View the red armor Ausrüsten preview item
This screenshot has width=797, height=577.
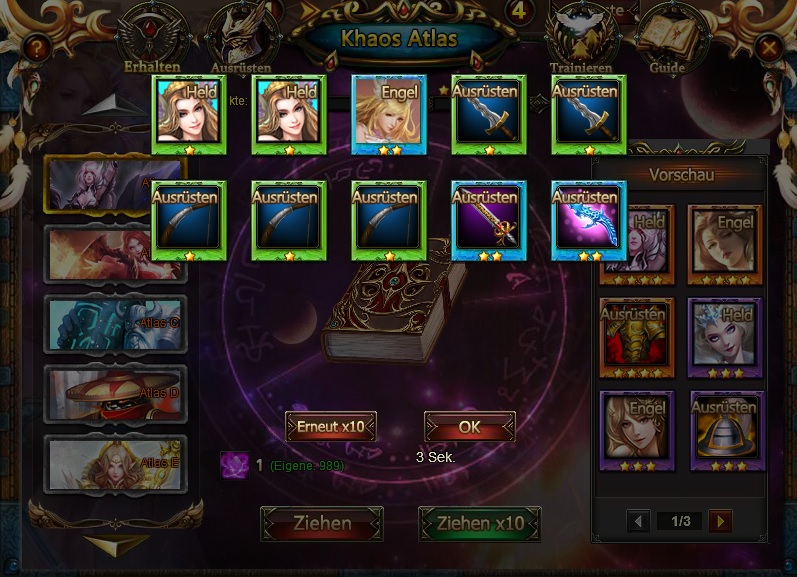[x=637, y=336]
